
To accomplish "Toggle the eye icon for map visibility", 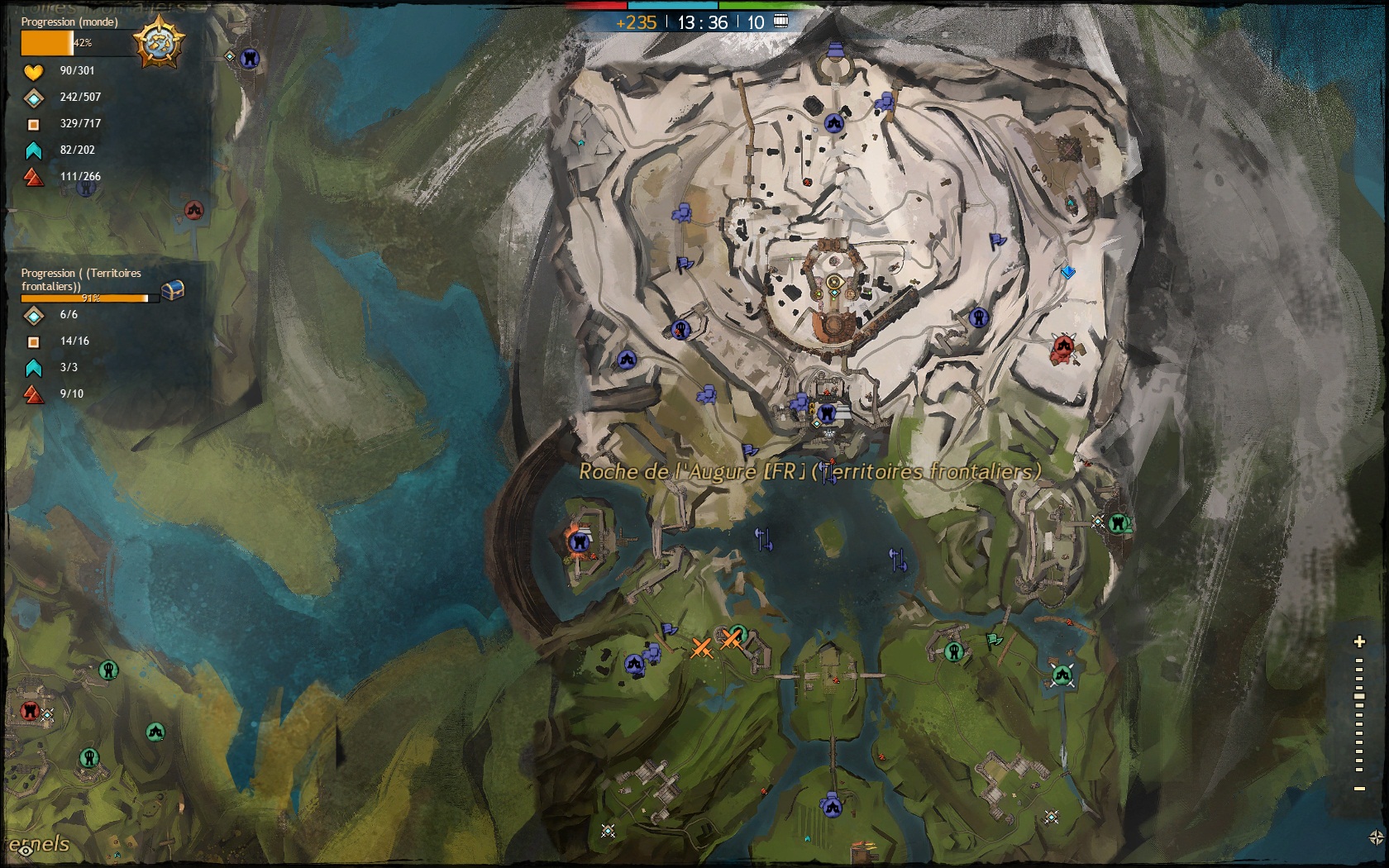I will (25, 849).
